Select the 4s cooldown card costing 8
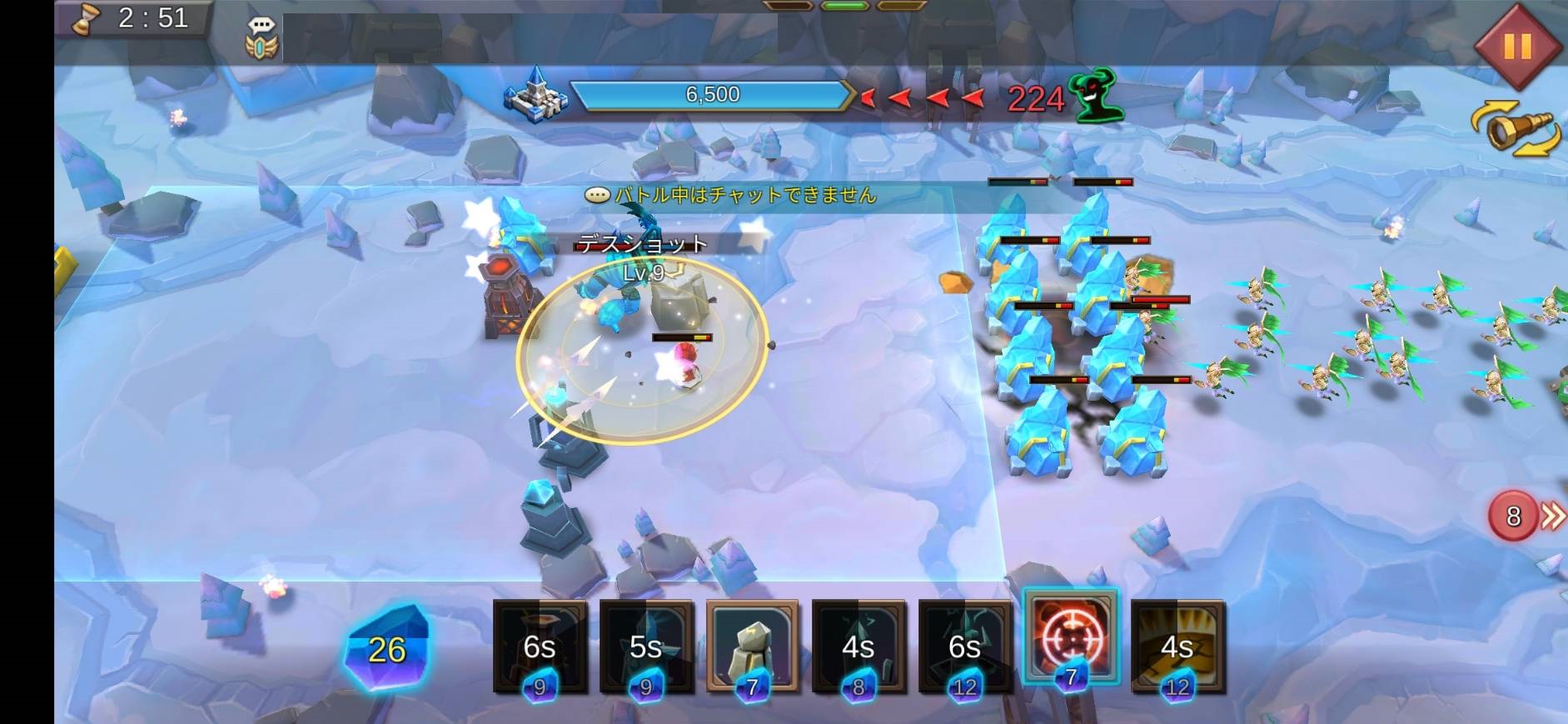Image resolution: width=1568 pixels, height=724 pixels. tap(859, 647)
